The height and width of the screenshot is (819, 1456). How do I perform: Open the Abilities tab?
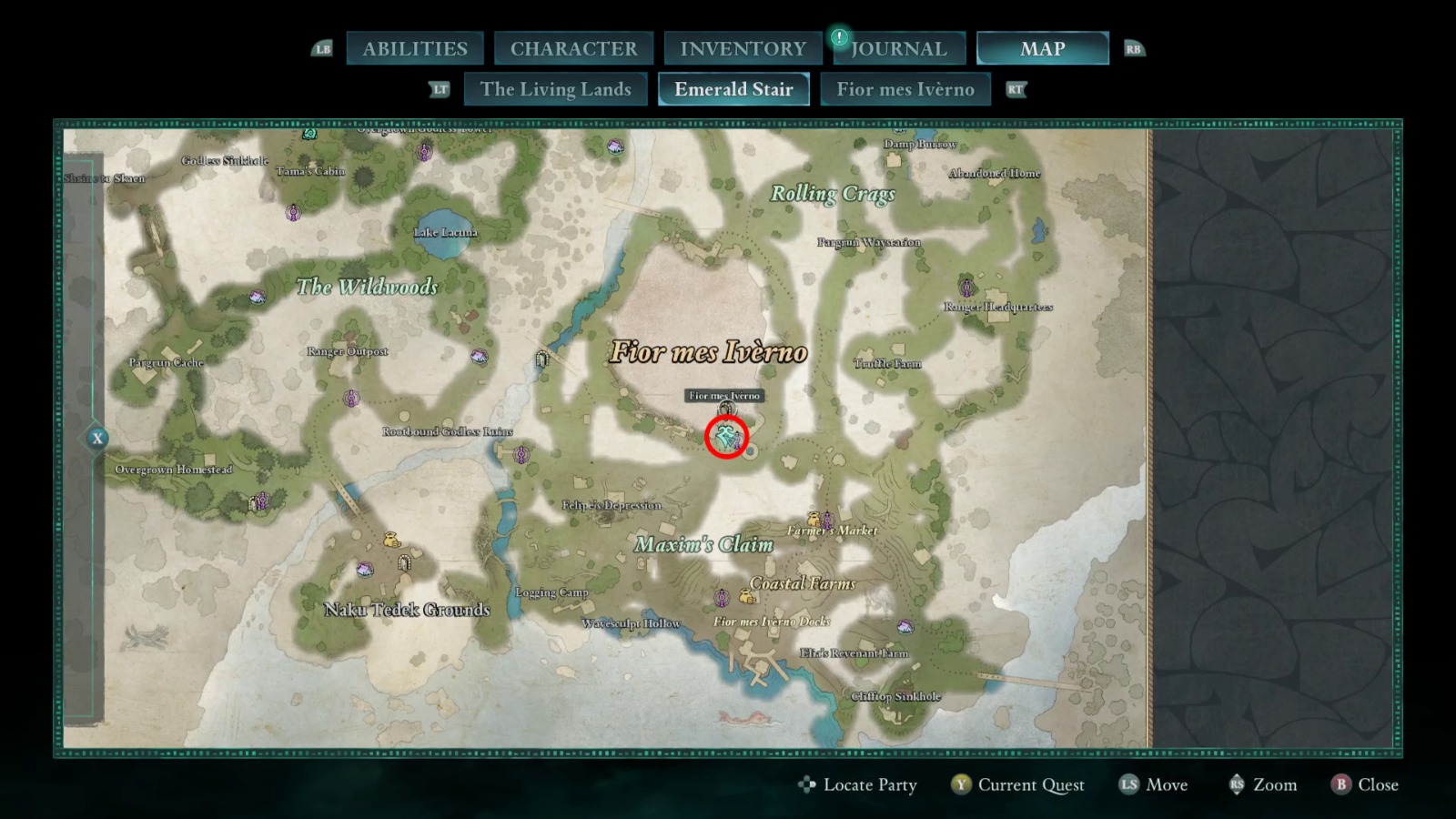pyautogui.click(x=415, y=48)
